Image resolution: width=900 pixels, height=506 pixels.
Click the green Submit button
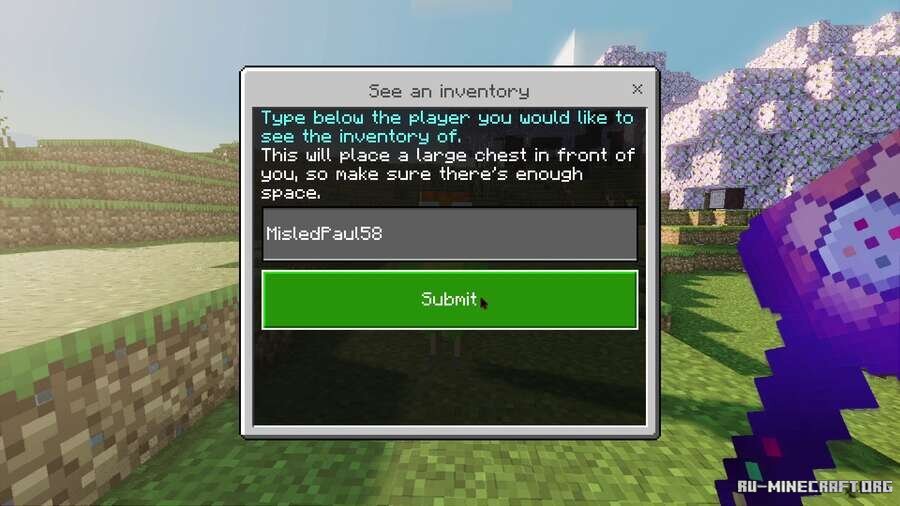449,299
